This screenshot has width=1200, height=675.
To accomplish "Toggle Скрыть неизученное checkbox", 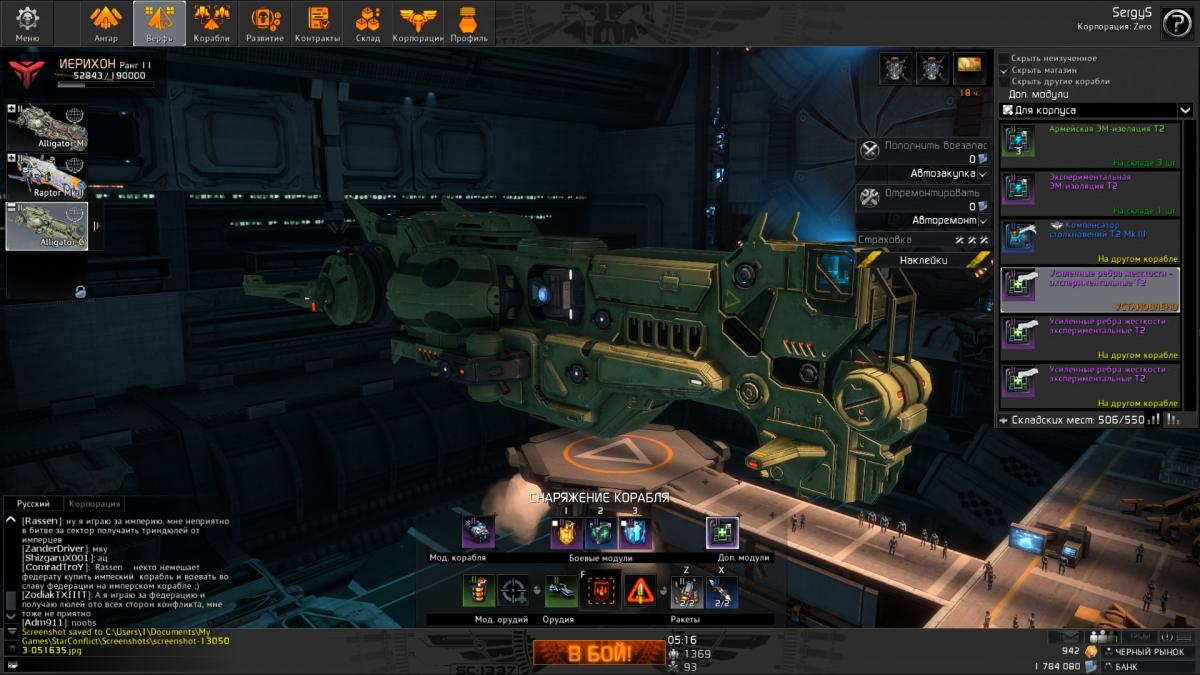I will (1004, 58).
